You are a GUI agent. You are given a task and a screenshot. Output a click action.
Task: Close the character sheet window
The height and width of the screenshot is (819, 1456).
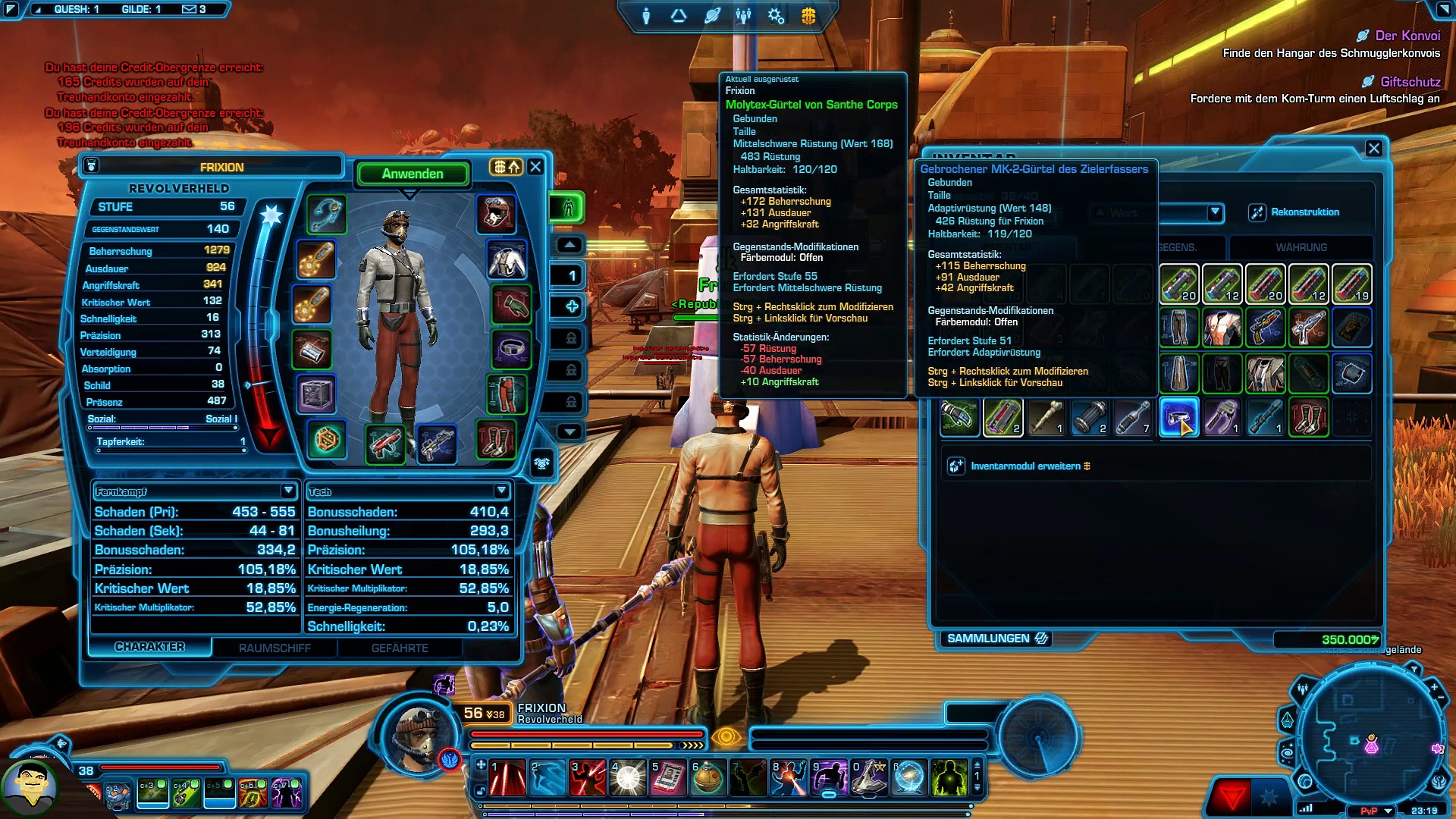coord(535,167)
